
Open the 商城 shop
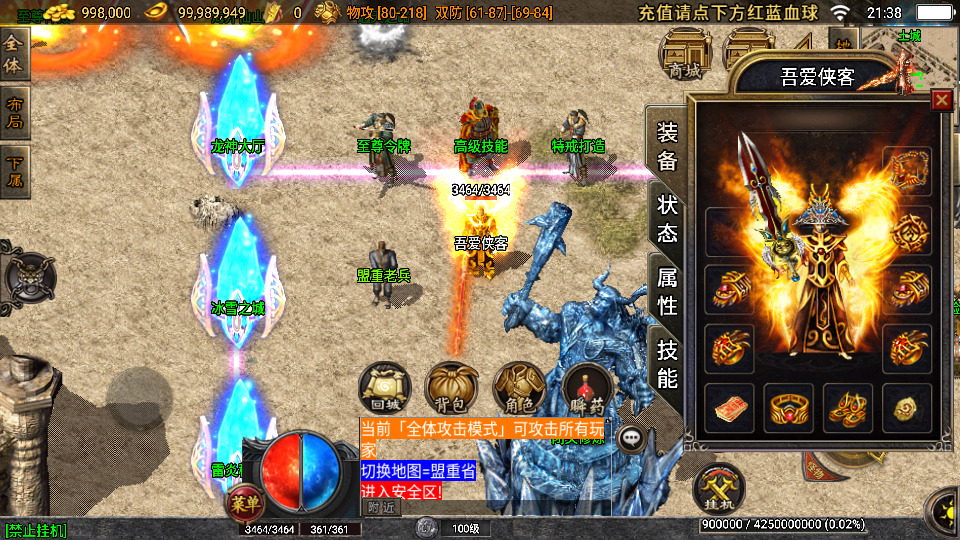tap(685, 55)
